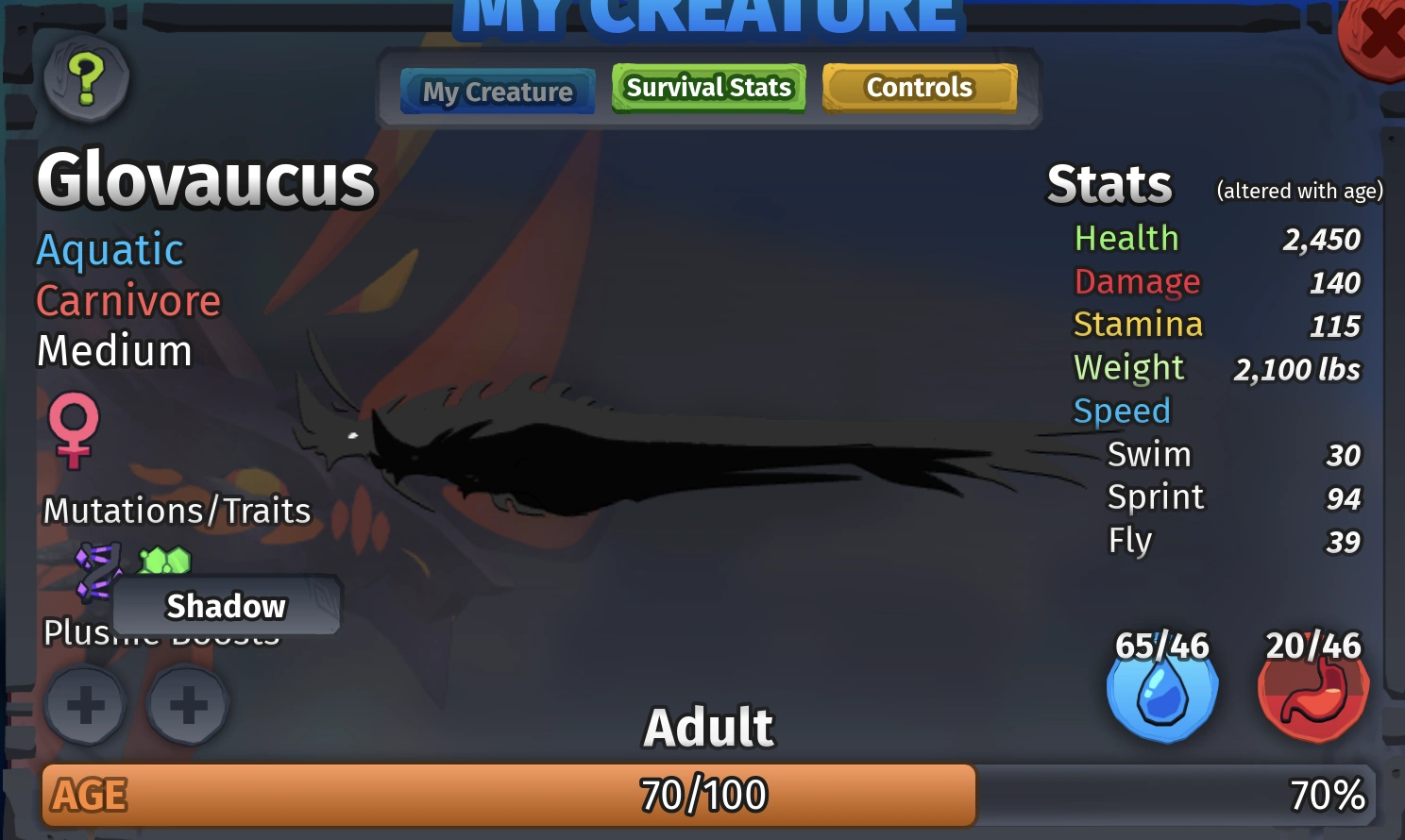Viewport: 1405px width, 840px height.
Task: Click the second Plushie Boost plus button
Action: (x=187, y=705)
